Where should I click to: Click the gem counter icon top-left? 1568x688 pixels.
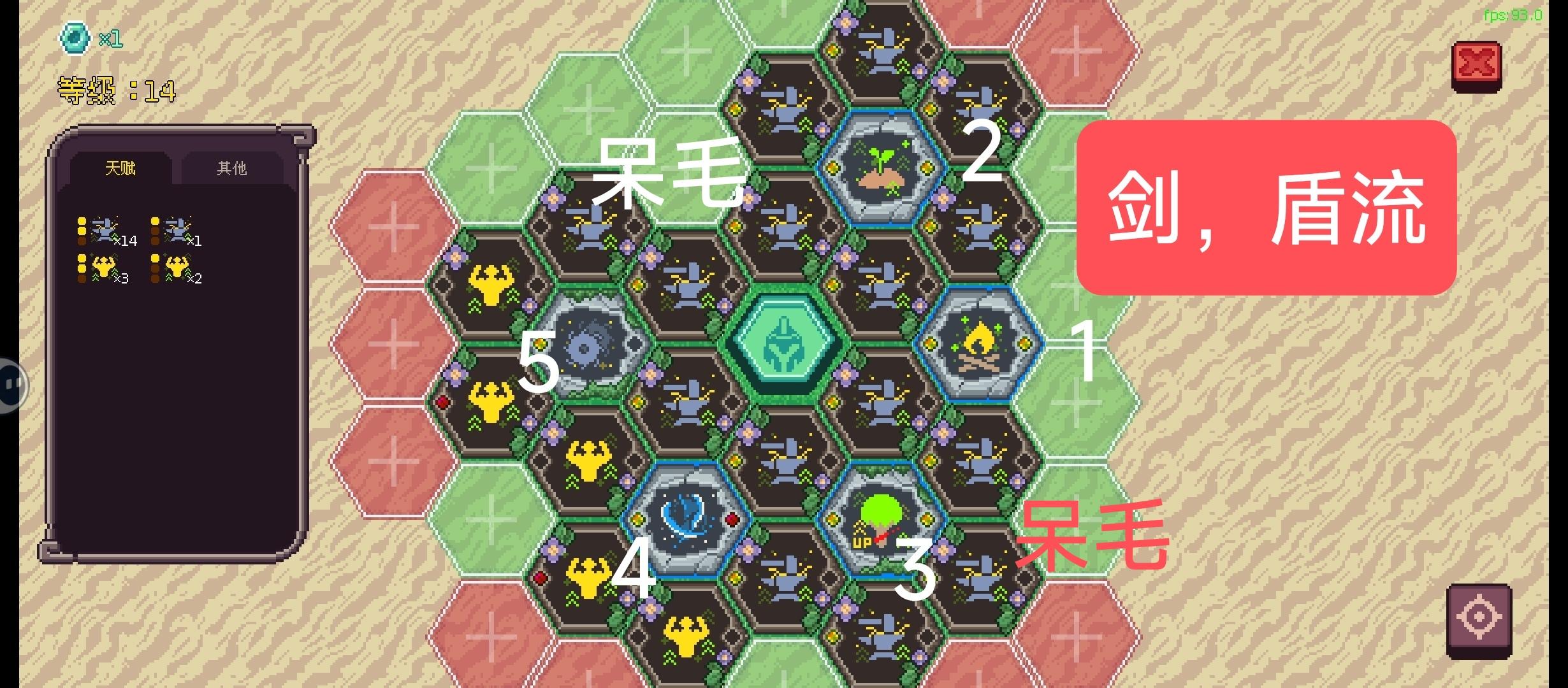(x=75, y=38)
